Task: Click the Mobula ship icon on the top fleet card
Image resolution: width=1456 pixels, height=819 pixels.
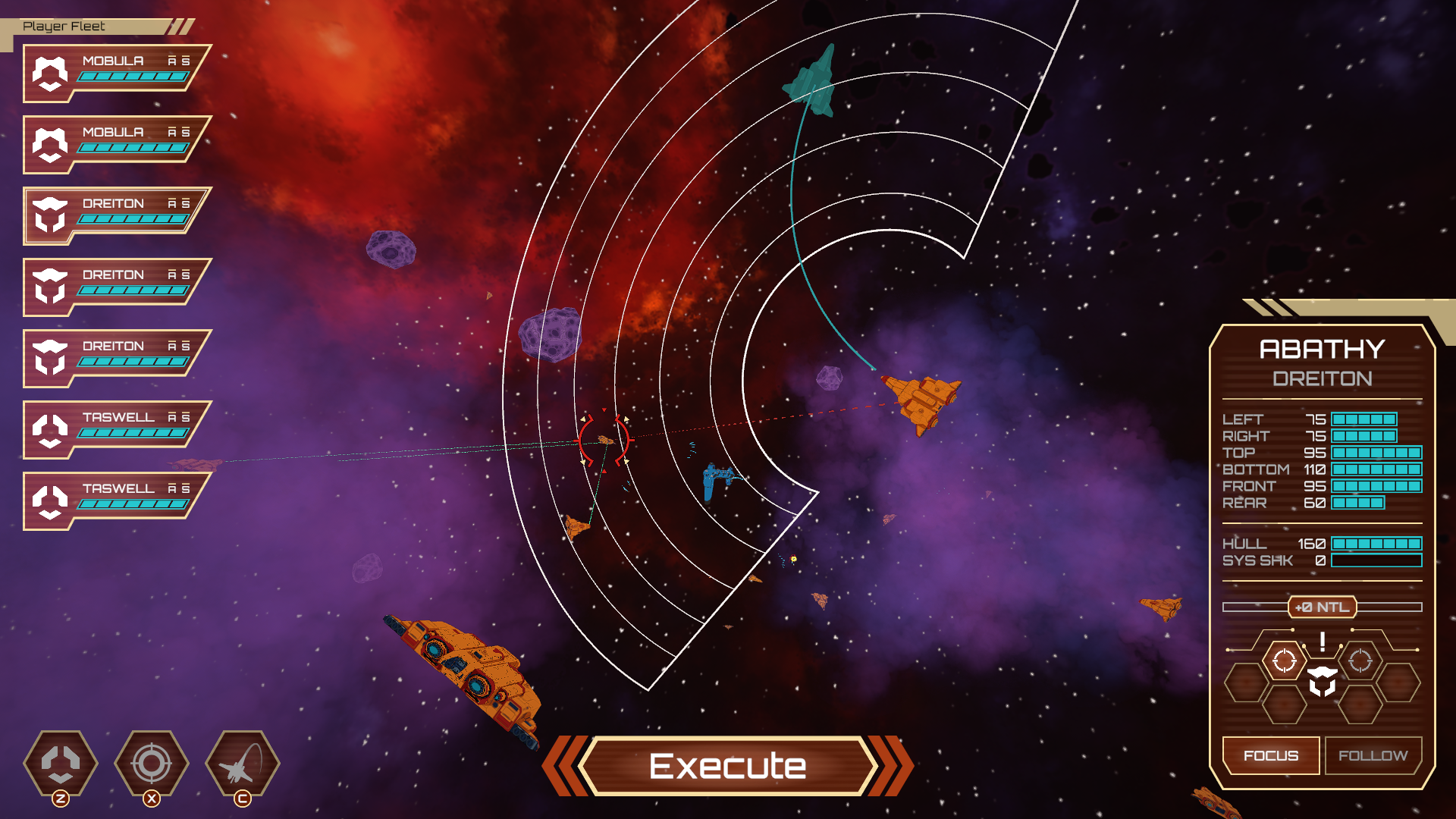Action: coord(50,74)
